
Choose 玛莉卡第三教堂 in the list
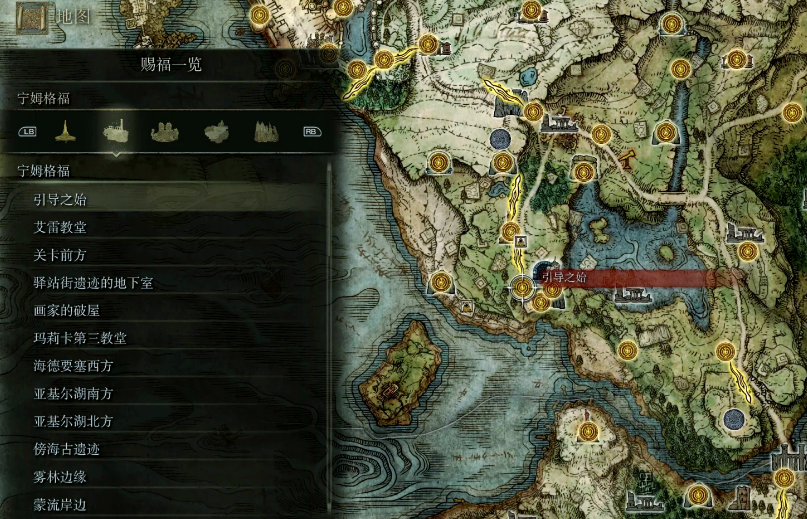point(79,338)
